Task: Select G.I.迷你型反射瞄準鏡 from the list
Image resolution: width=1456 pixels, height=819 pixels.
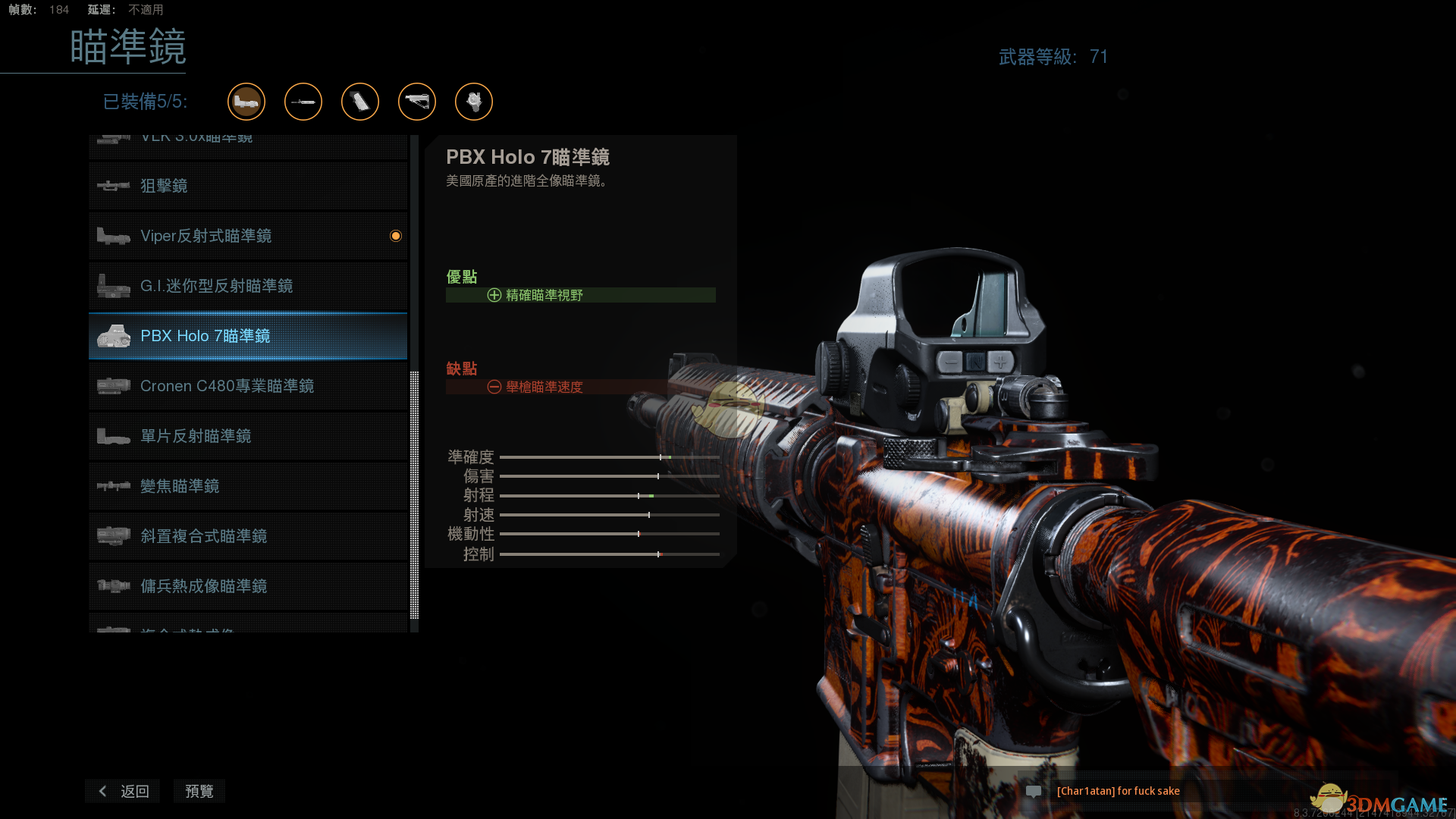Action: (247, 286)
